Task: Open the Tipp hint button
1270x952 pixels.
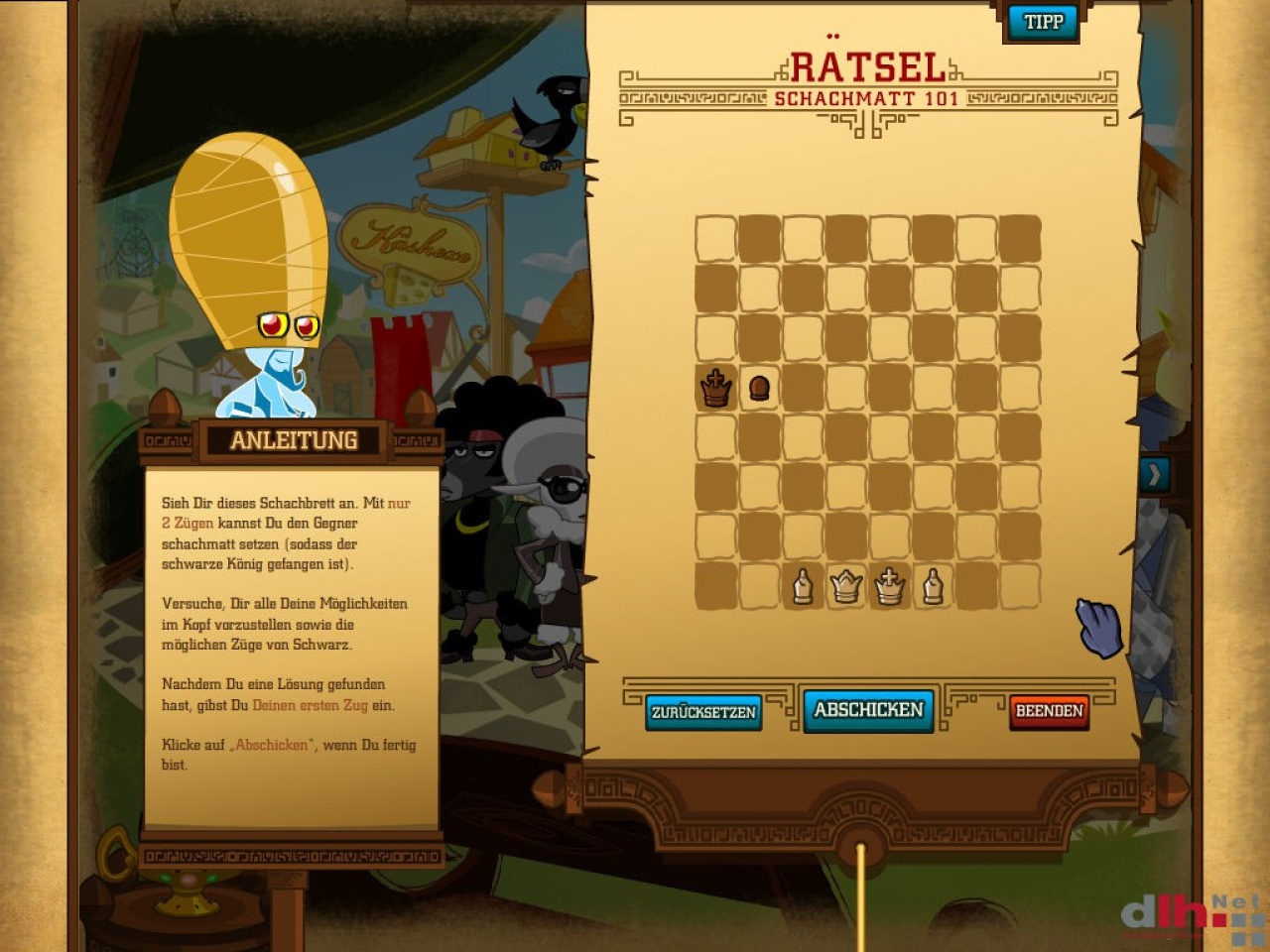Action: pos(1043,22)
